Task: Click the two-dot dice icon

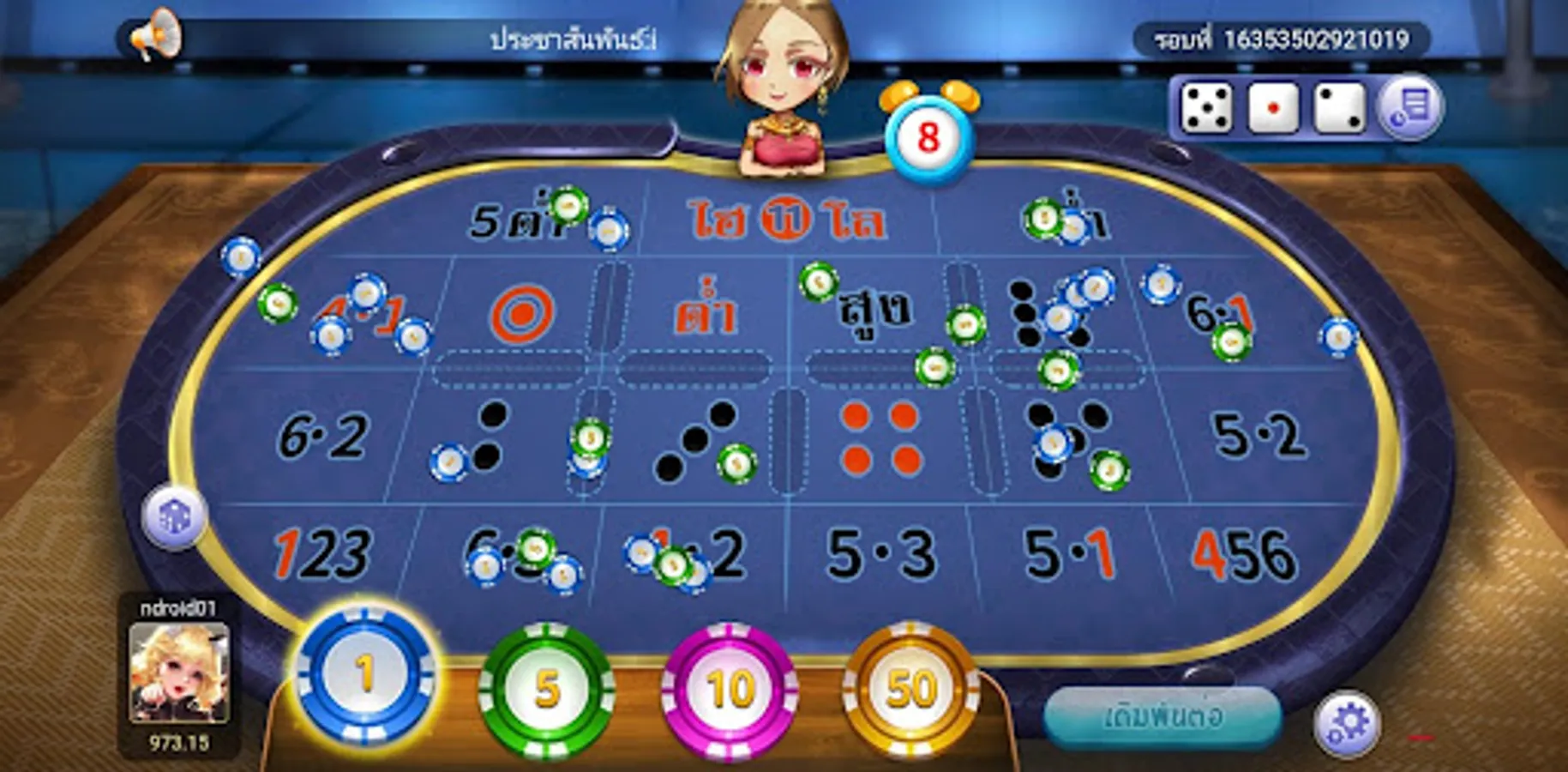Action: pos(1339,110)
